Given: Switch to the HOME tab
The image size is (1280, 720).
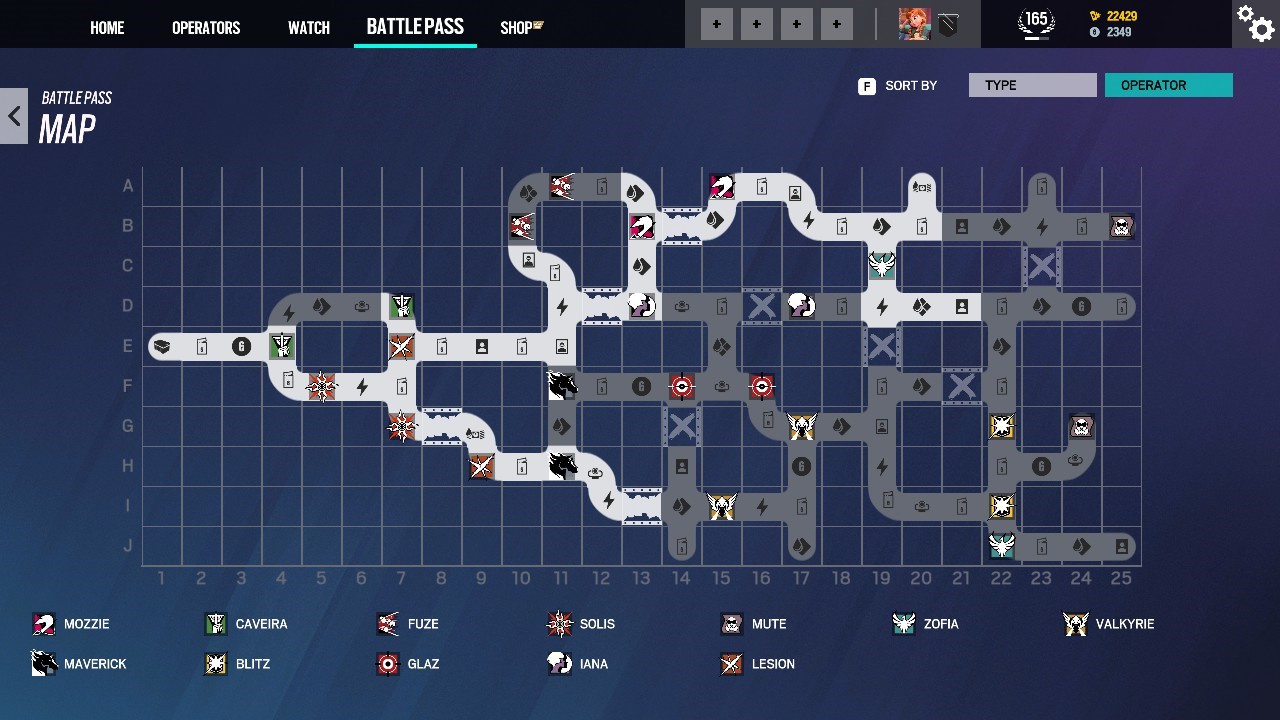Looking at the screenshot, I should [x=107, y=27].
